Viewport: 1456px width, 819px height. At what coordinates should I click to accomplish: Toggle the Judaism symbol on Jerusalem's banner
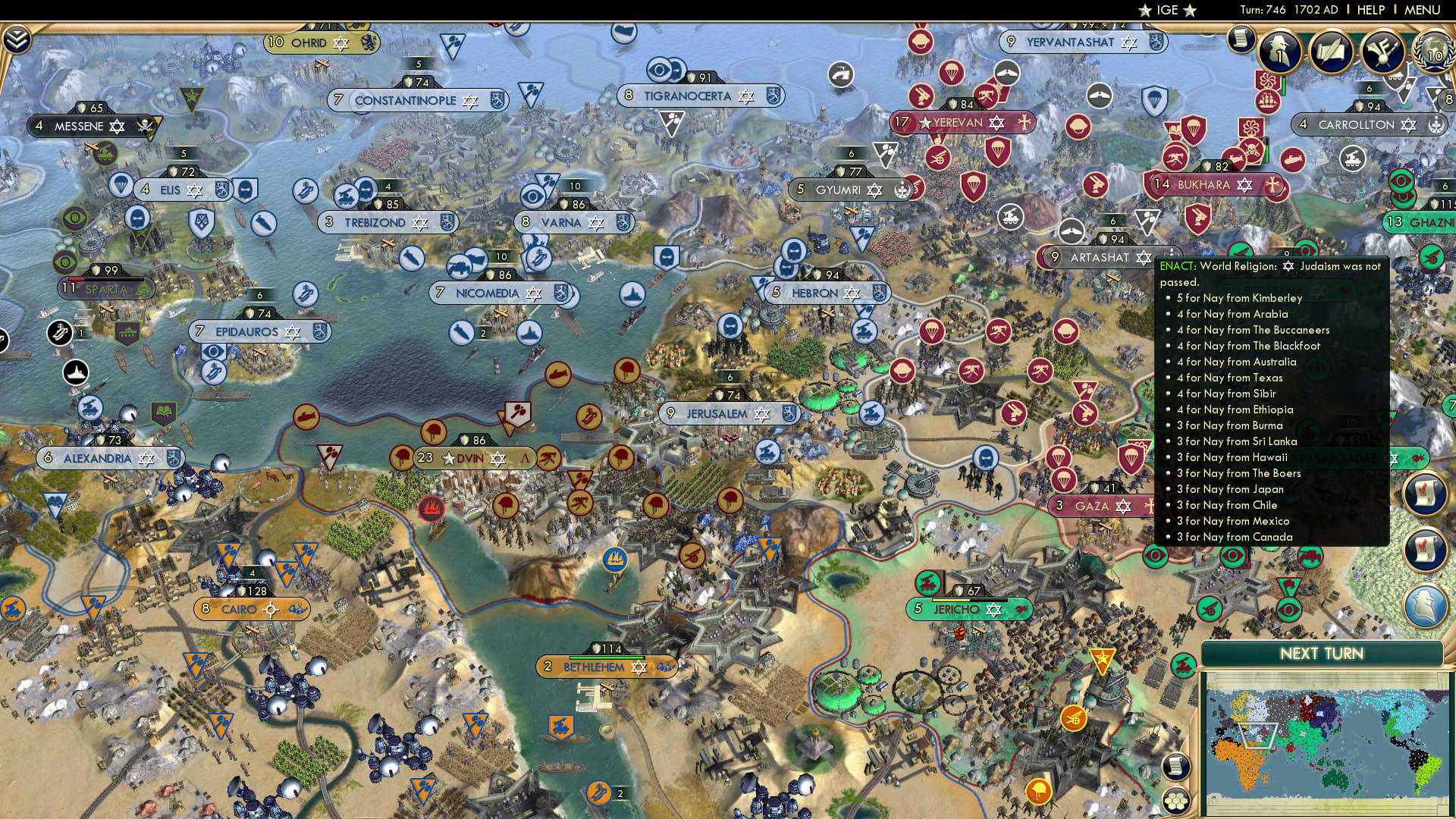click(761, 414)
